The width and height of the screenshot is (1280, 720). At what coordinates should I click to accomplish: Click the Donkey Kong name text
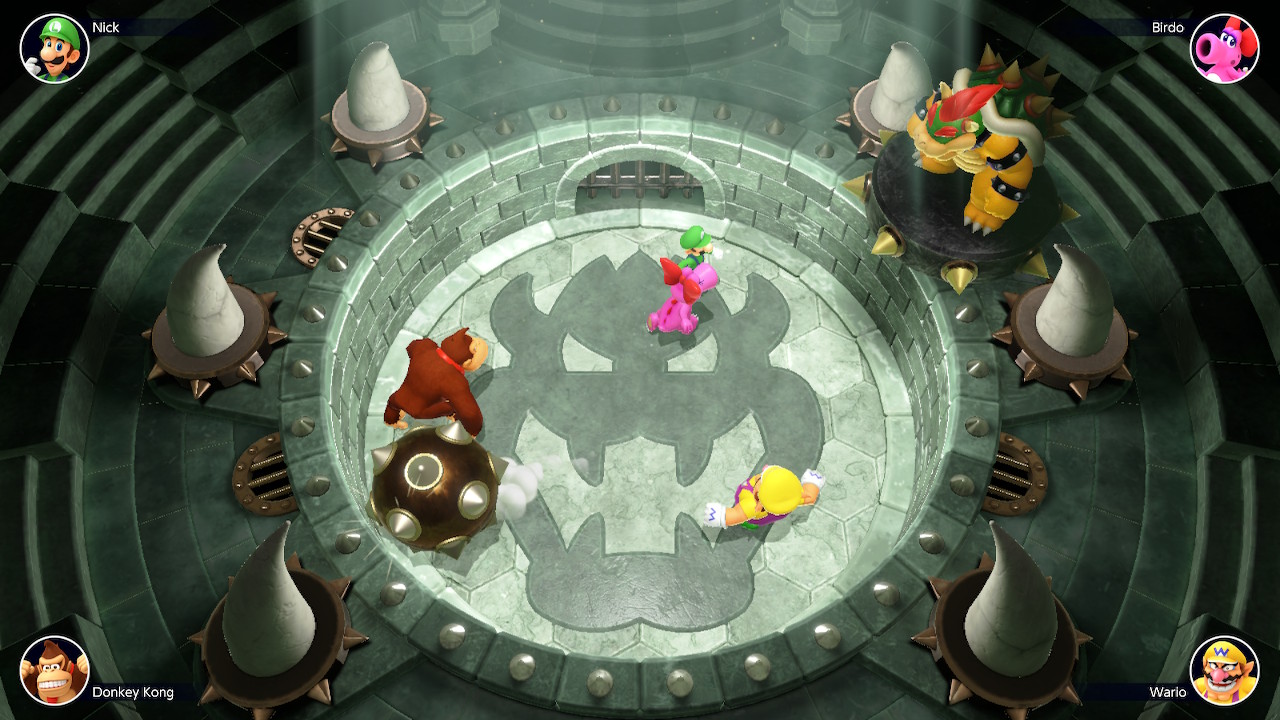[x=131, y=690]
